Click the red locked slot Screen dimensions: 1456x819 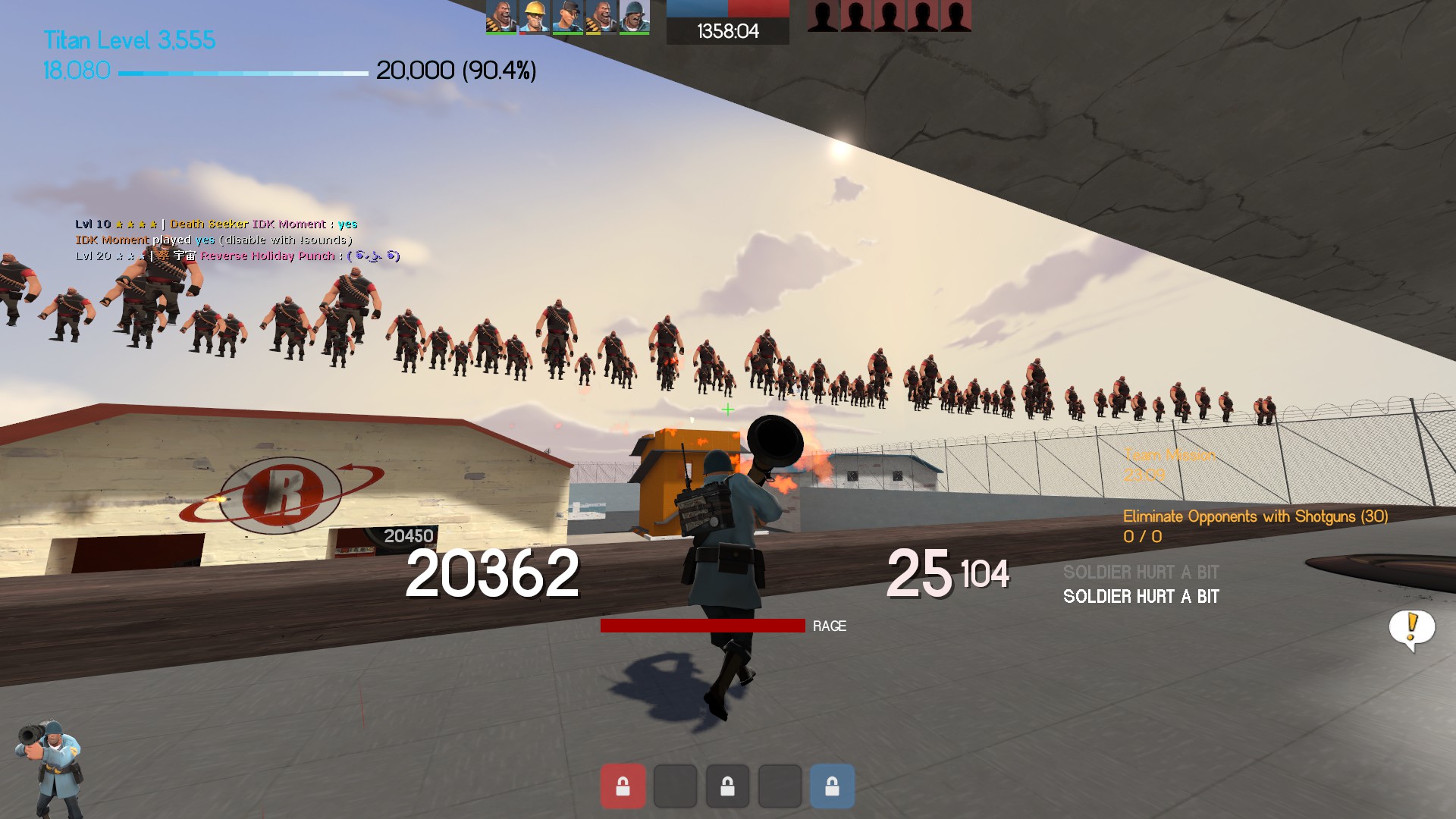pos(623,786)
